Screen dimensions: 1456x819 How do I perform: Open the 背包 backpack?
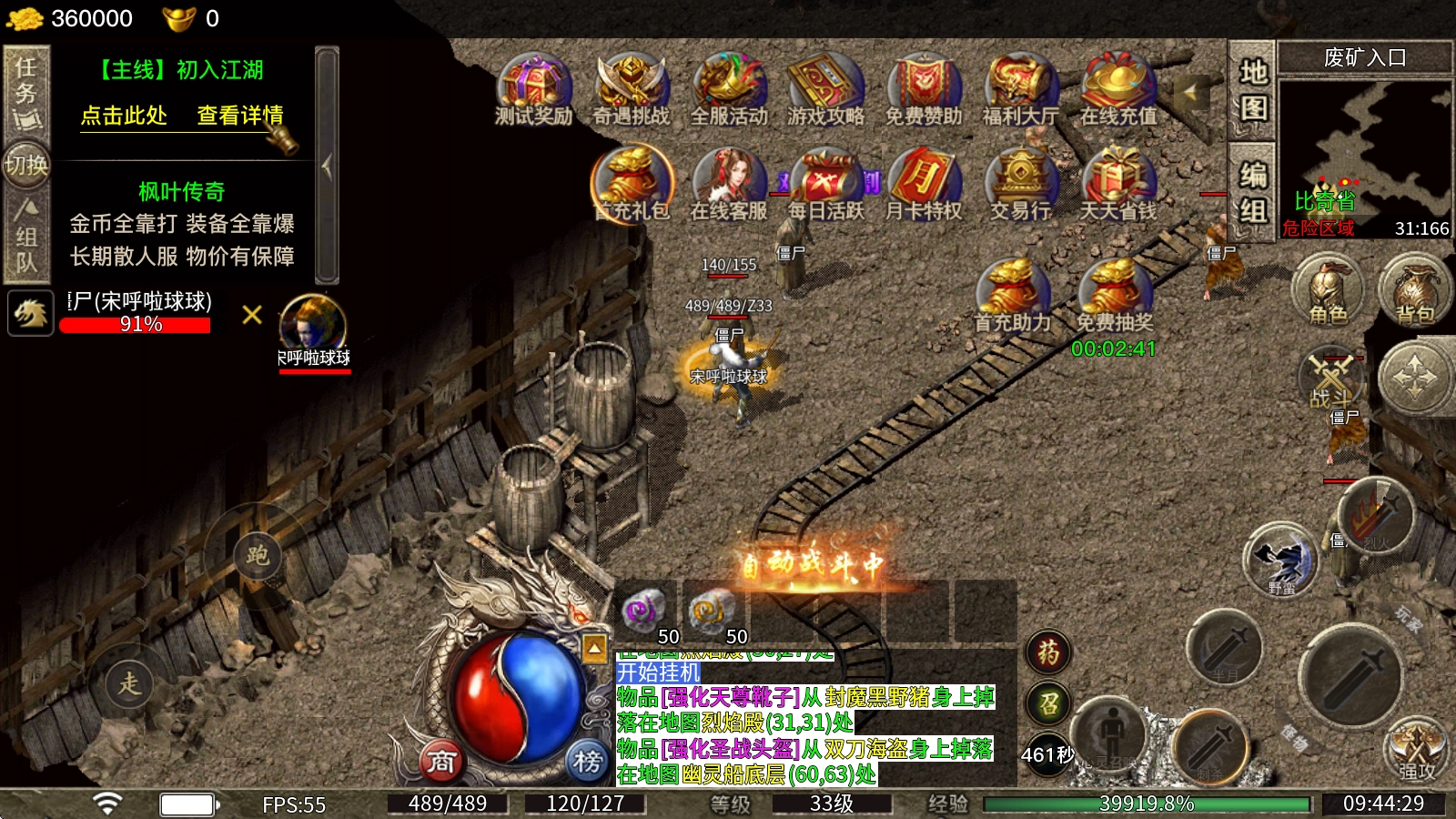tap(1414, 291)
